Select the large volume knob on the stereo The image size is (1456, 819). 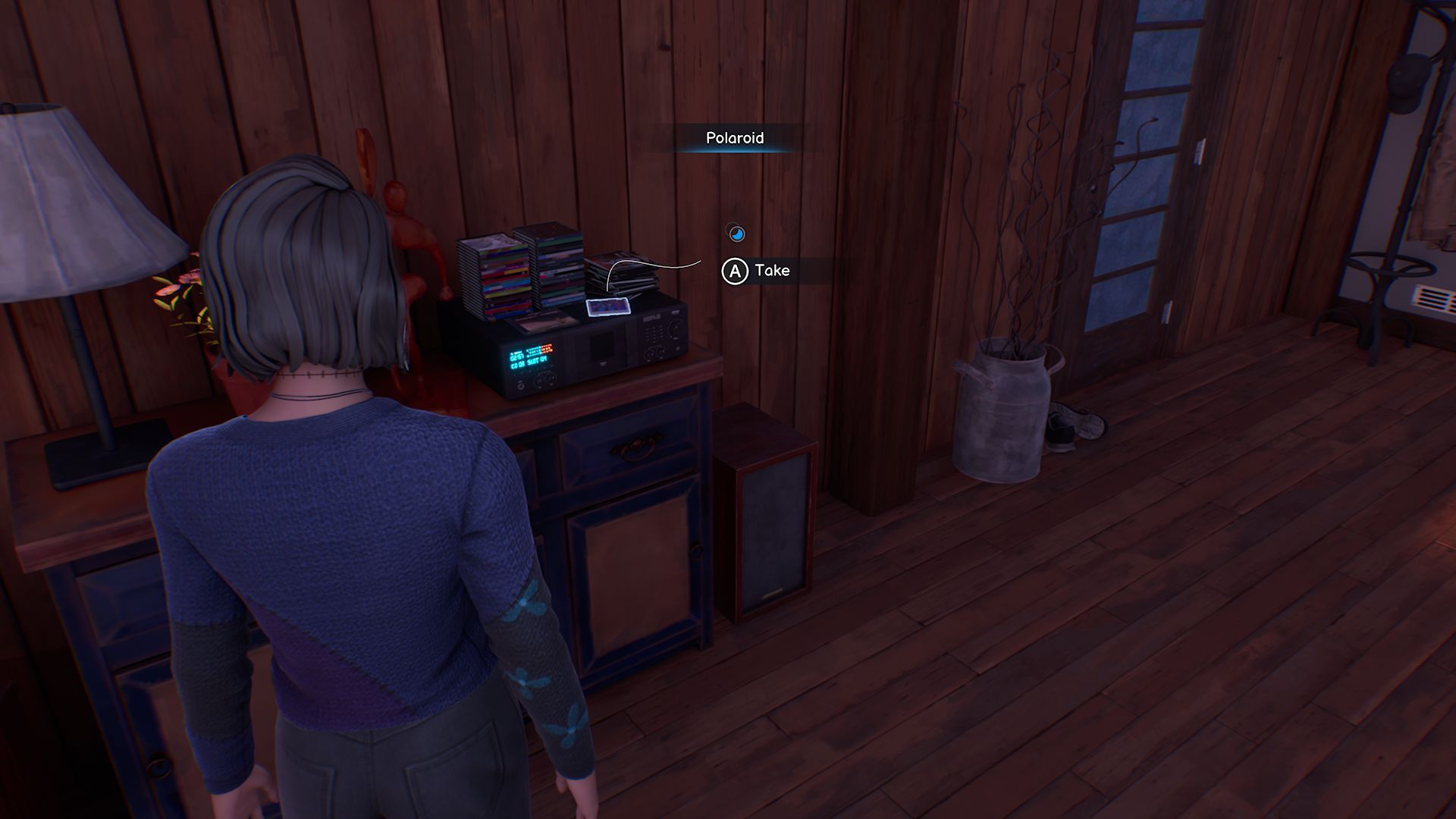(x=675, y=329)
